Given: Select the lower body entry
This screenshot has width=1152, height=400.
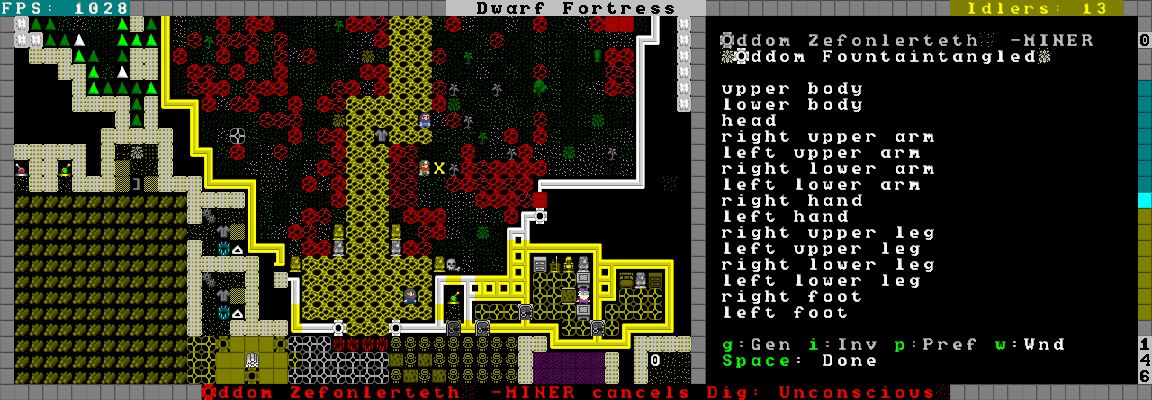Looking at the screenshot, I should coord(792,105).
